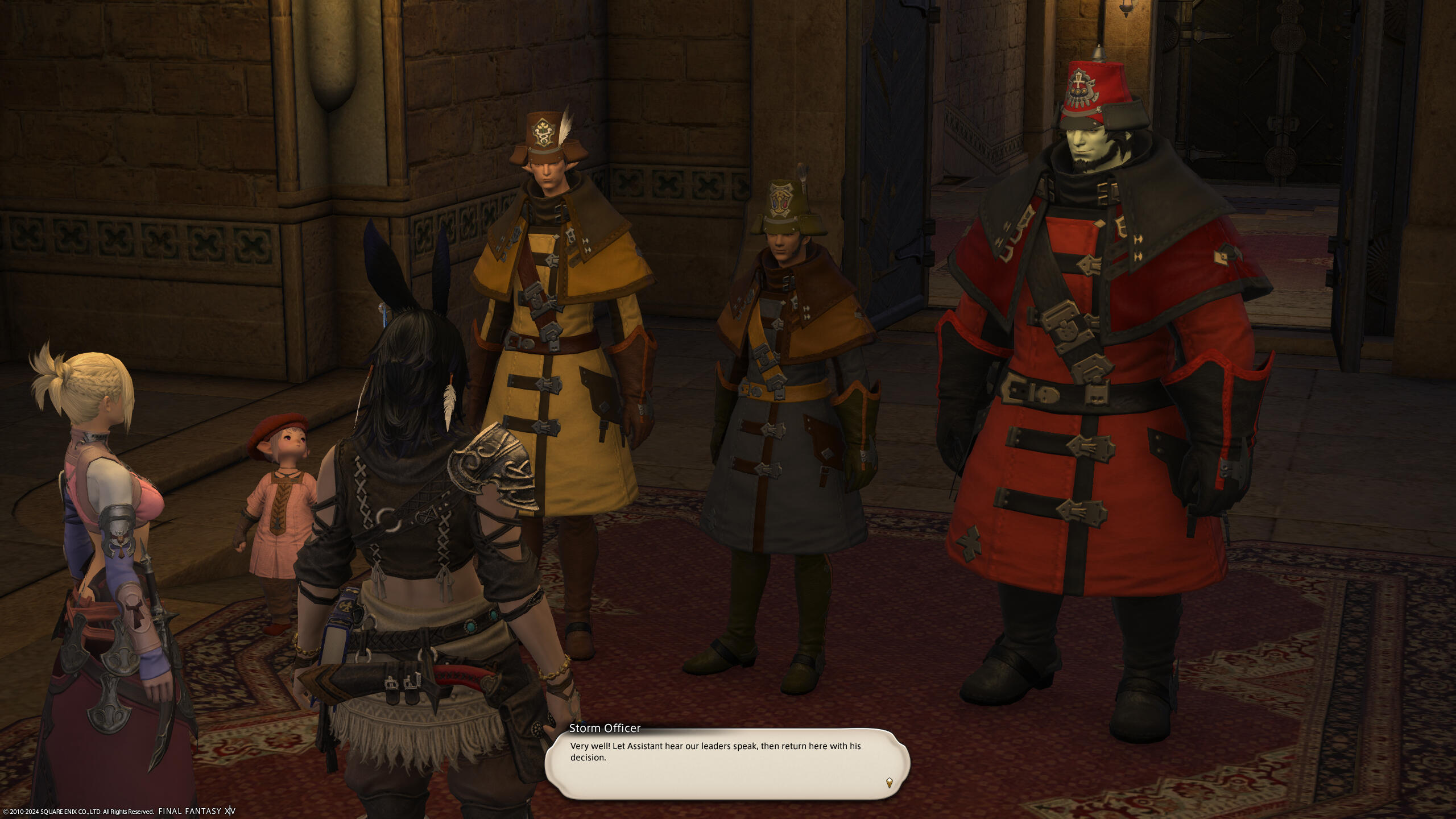Click the dialogue continue arrow indicator

[x=889, y=783]
